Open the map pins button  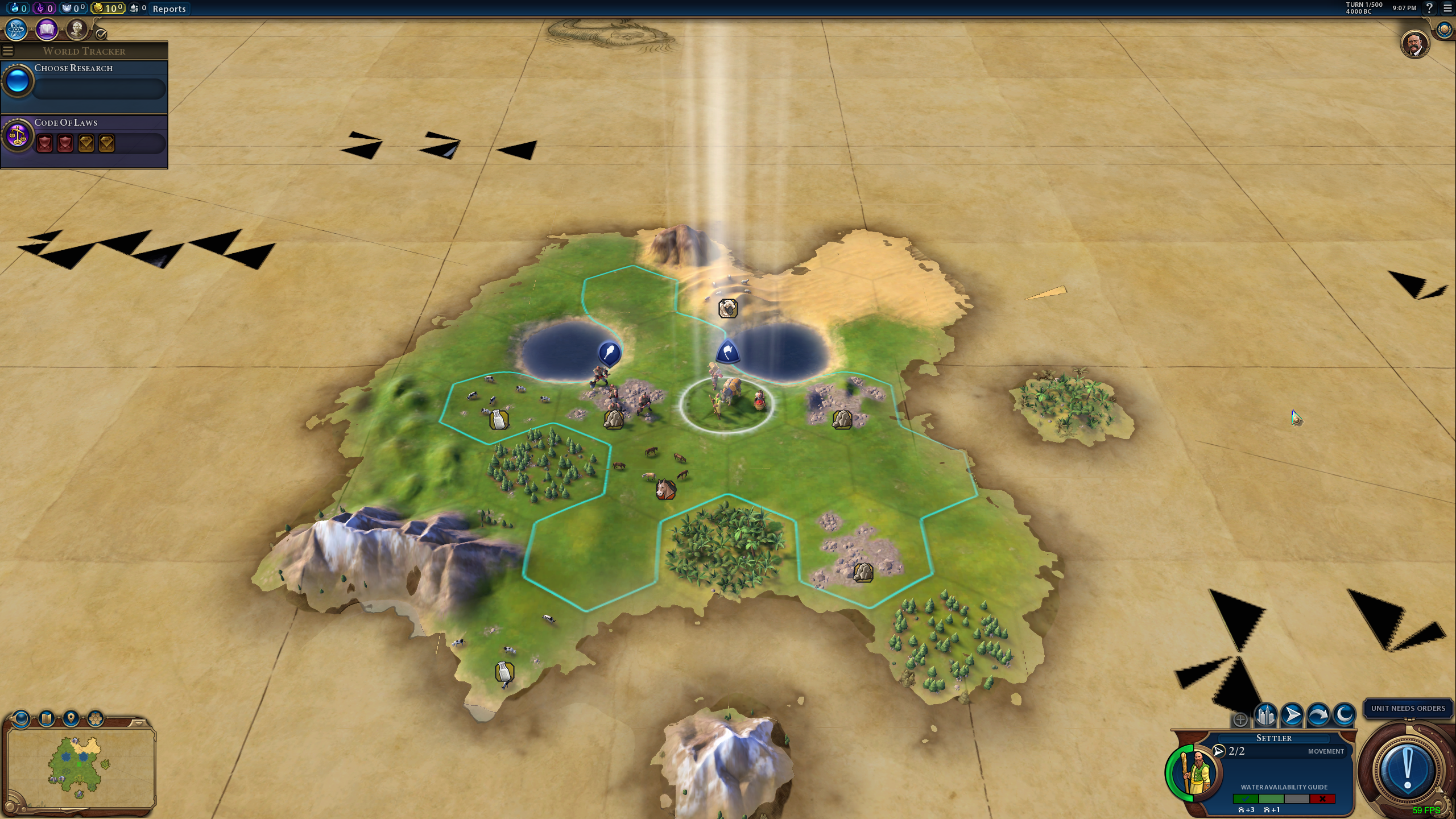(x=71, y=719)
